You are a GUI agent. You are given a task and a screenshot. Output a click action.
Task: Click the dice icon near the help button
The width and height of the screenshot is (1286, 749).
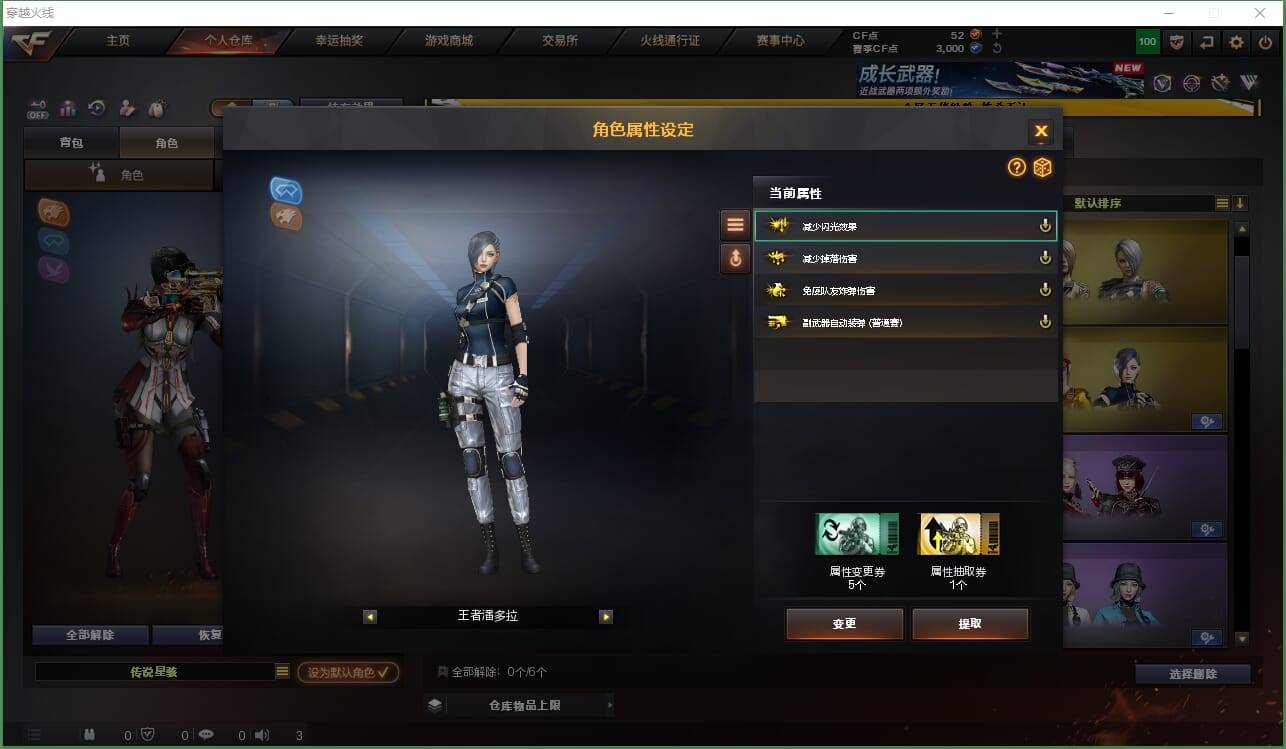pyautogui.click(x=1043, y=168)
